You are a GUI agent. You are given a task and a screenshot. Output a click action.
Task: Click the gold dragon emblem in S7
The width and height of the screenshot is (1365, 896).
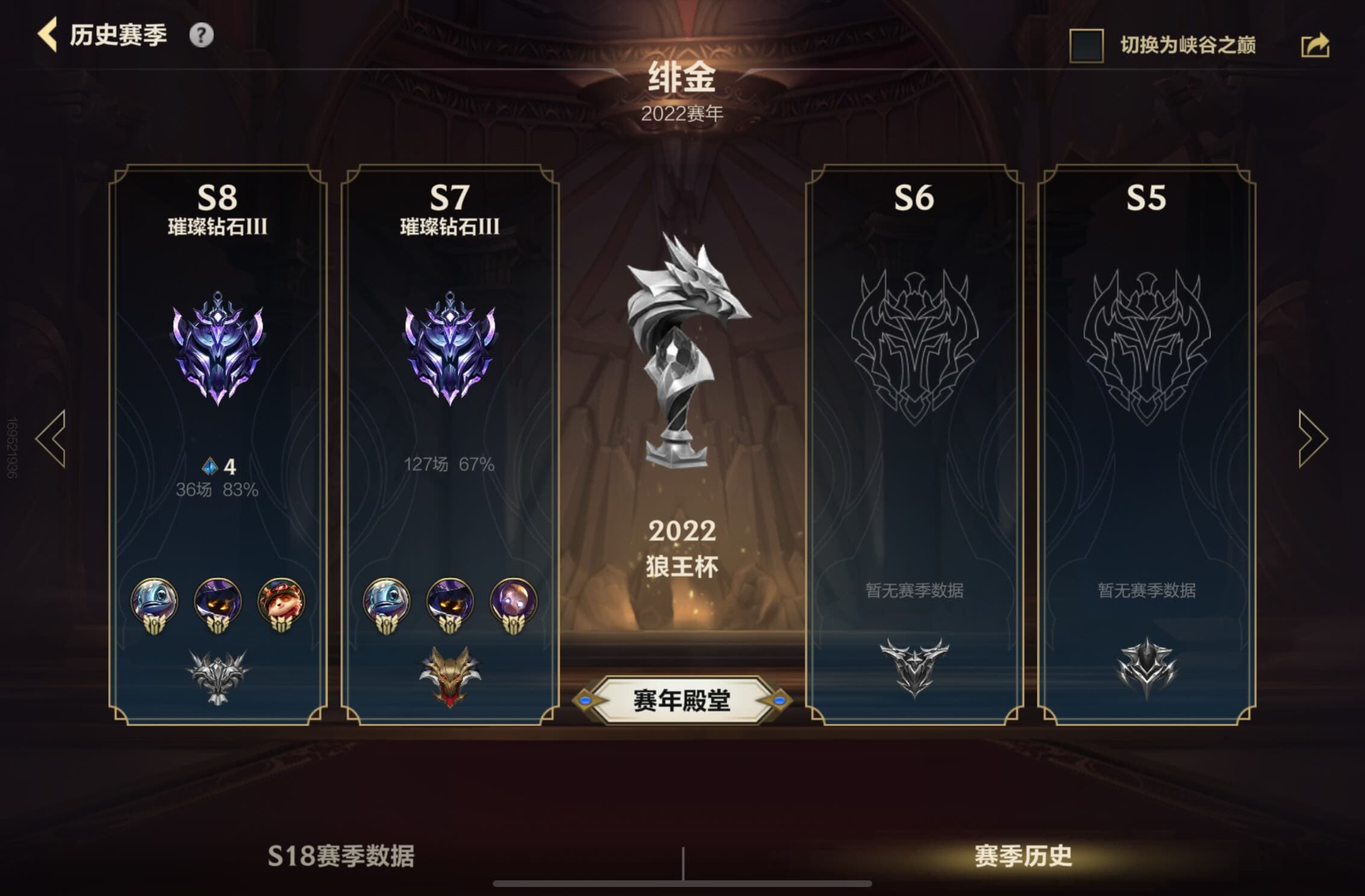pyautogui.click(x=449, y=675)
